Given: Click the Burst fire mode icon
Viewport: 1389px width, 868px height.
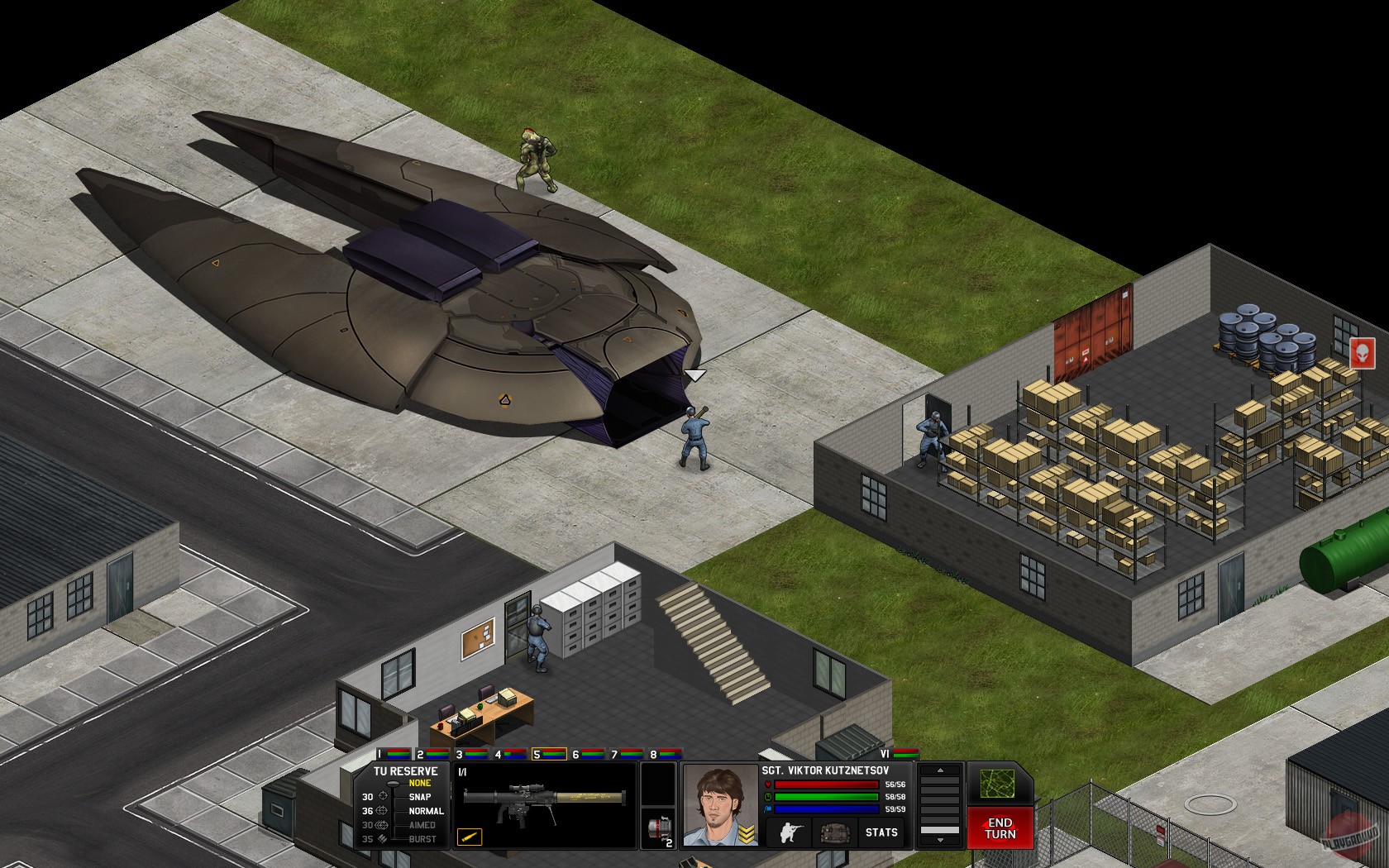Looking at the screenshot, I should point(382,839).
